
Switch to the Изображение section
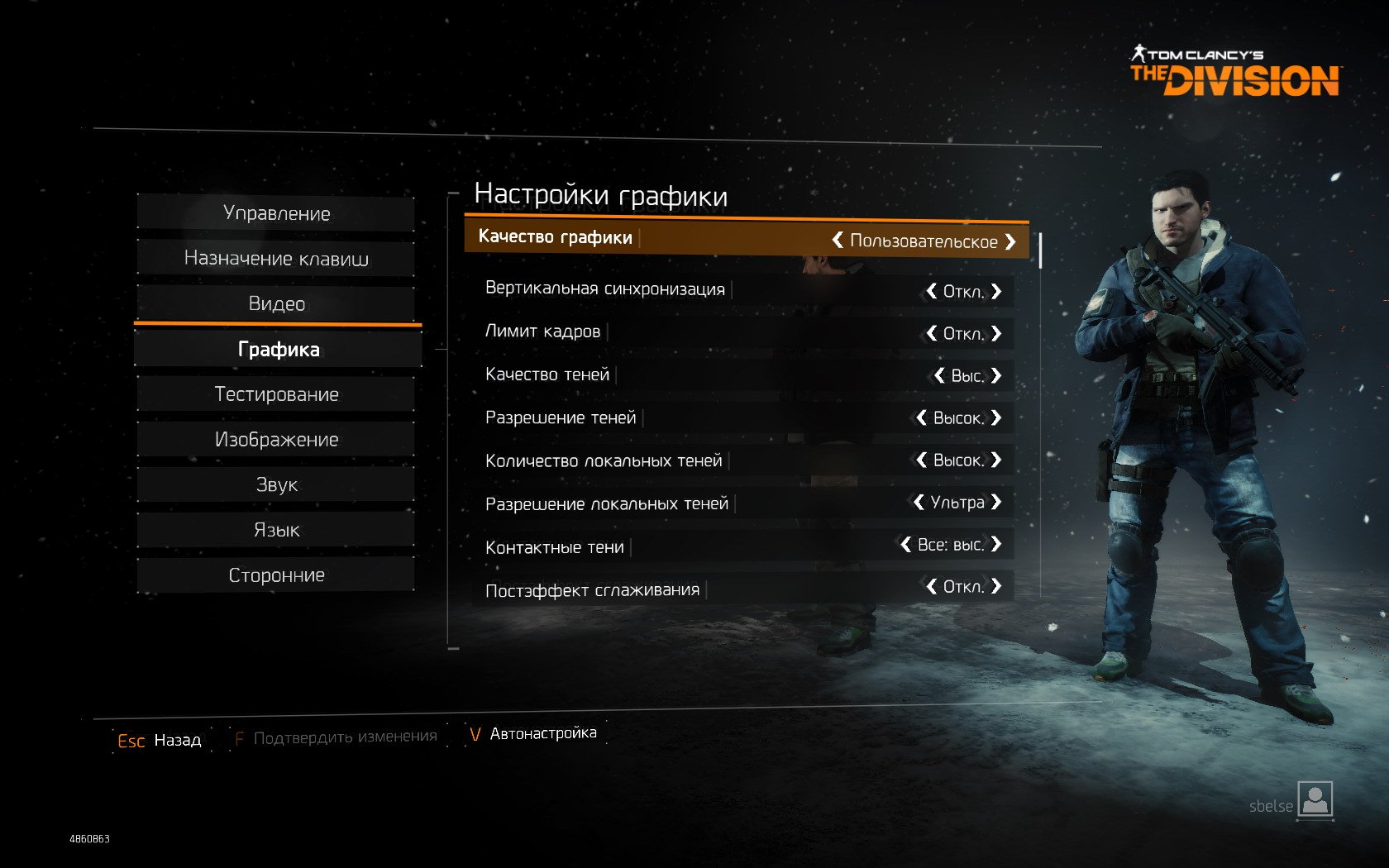[276, 440]
